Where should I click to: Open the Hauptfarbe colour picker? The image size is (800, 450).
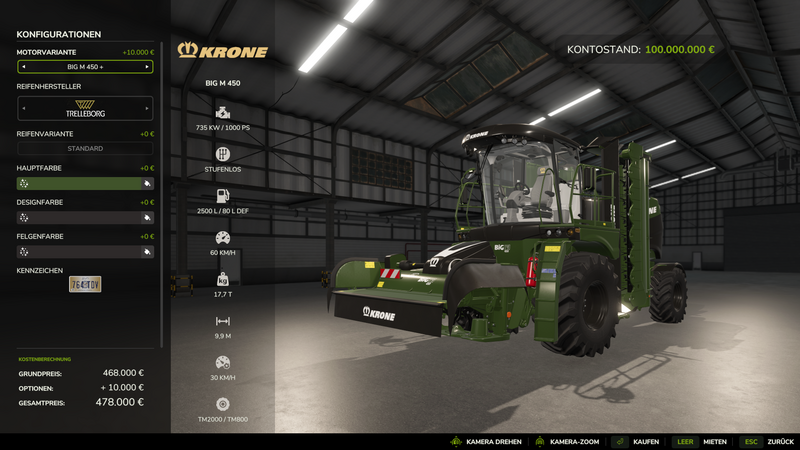[x=85, y=184]
